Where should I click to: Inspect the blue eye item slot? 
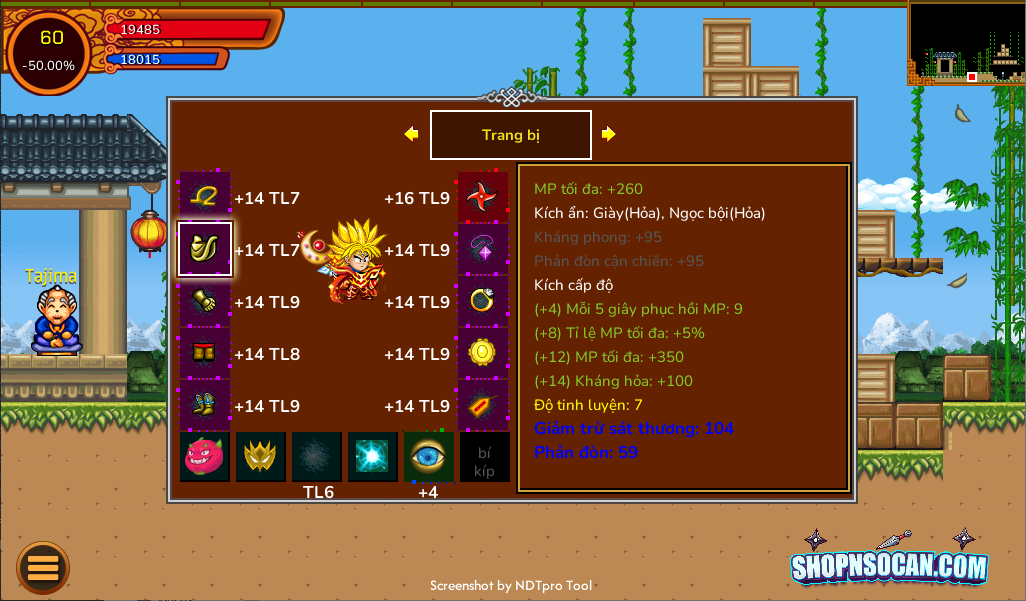pyautogui.click(x=428, y=457)
